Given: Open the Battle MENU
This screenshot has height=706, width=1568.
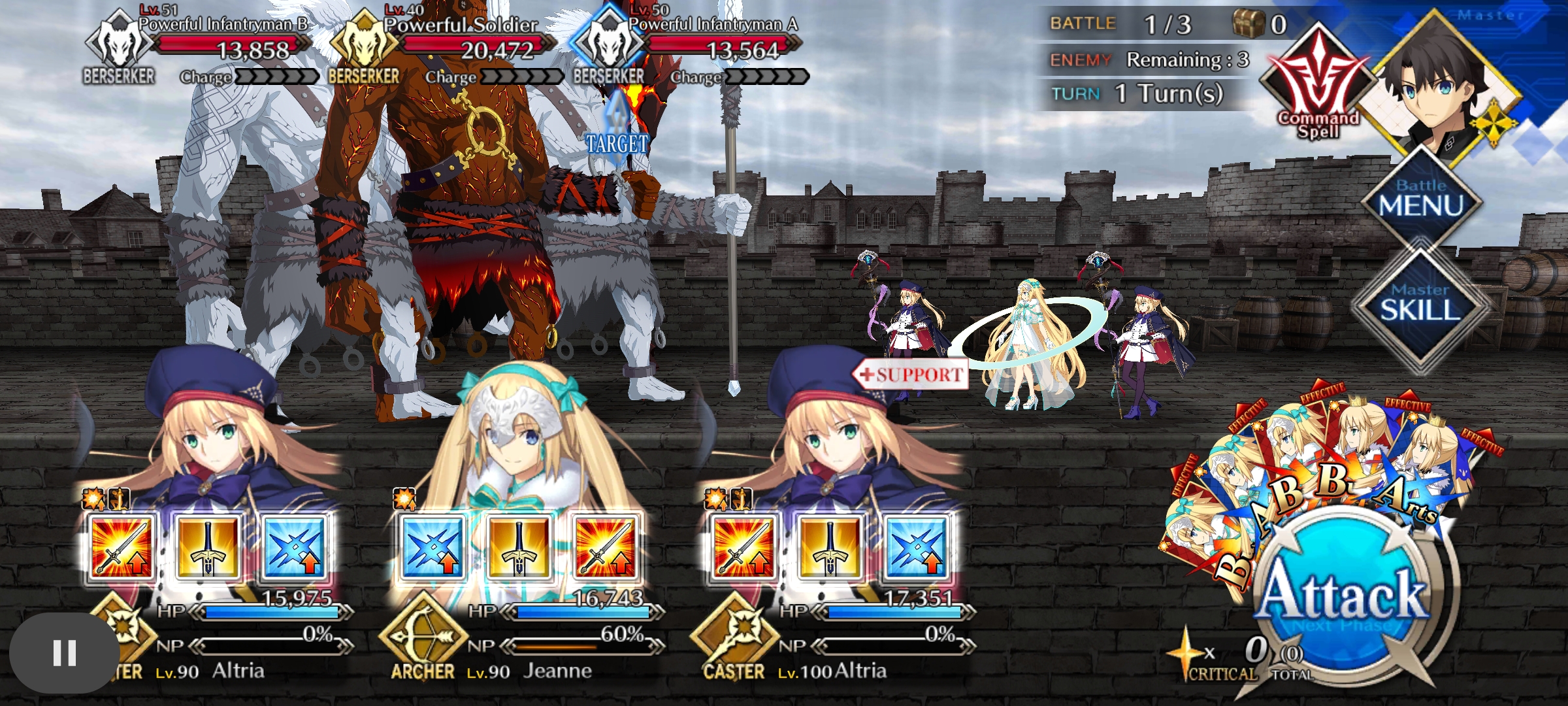Looking at the screenshot, I should click(1420, 199).
